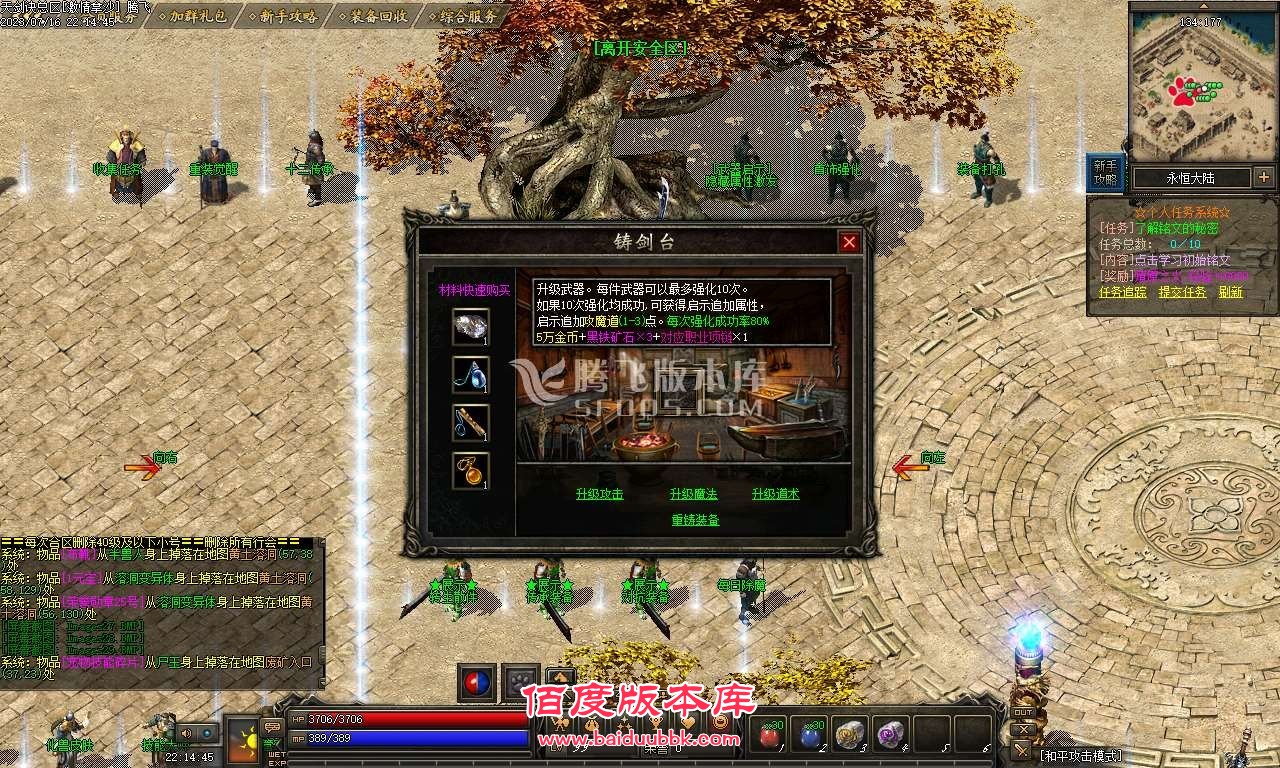The width and height of the screenshot is (1280, 768).
Task: Switch 和平攻击模式 by clicking the sword icon
Action: tap(1021, 750)
